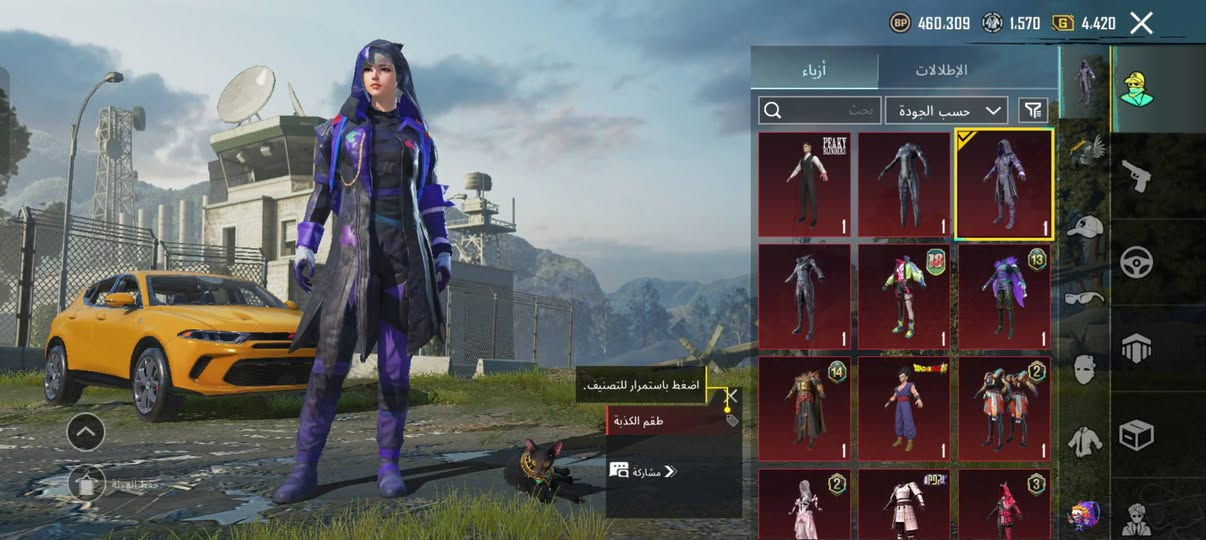Open the cap headwear category
The image size is (1206, 540).
tap(1085, 227)
